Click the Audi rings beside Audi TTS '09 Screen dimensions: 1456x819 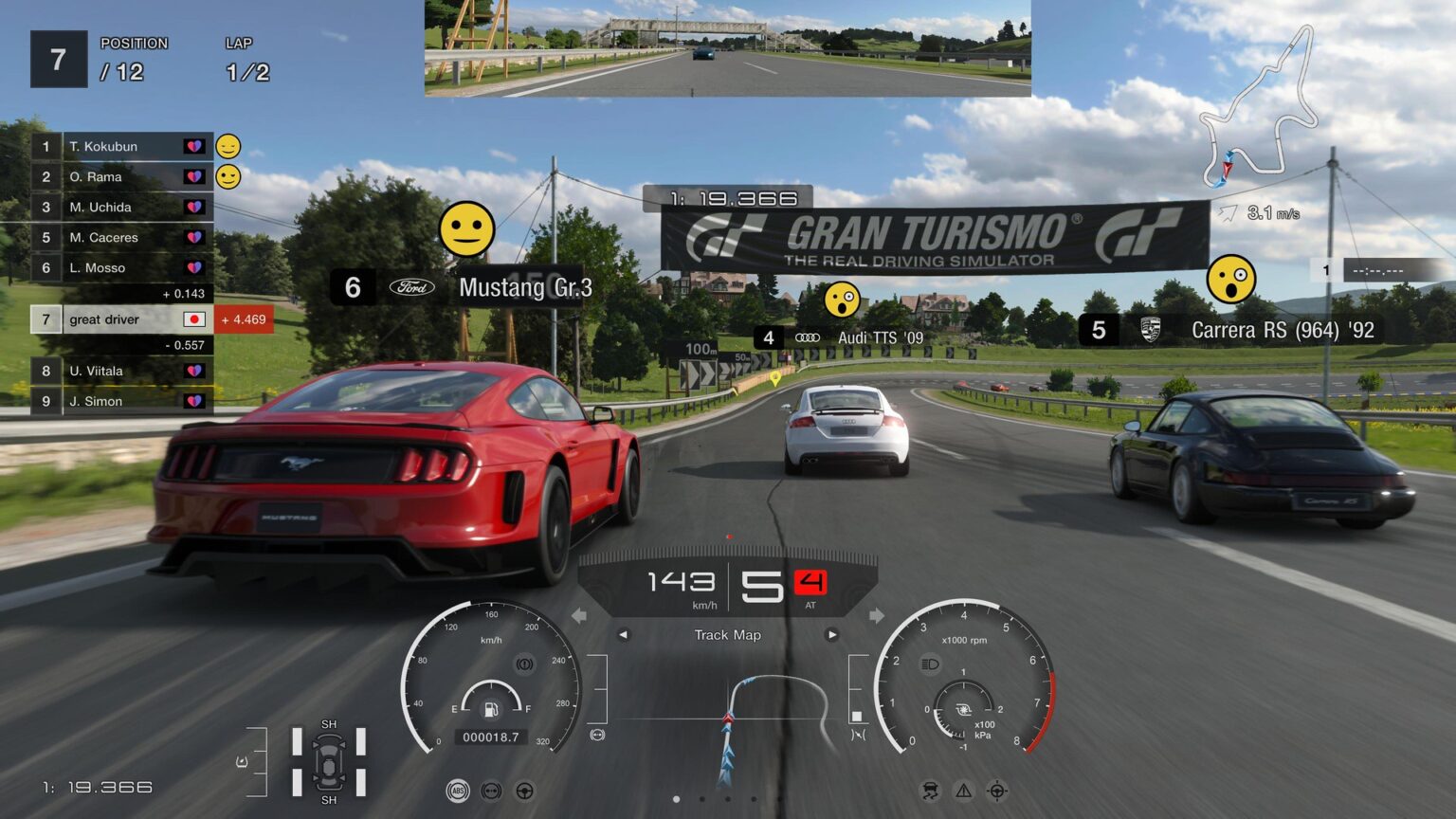(x=808, y=337)
